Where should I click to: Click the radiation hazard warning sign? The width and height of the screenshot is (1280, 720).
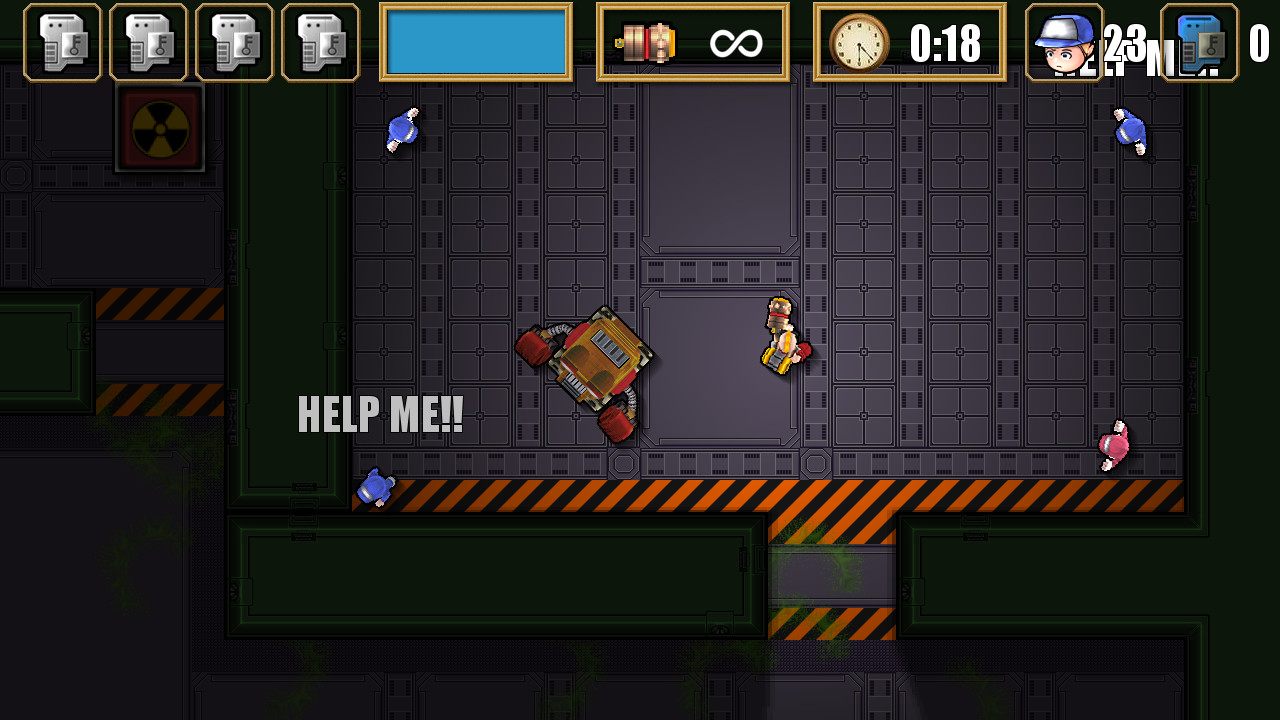click(x=159, y=127)
